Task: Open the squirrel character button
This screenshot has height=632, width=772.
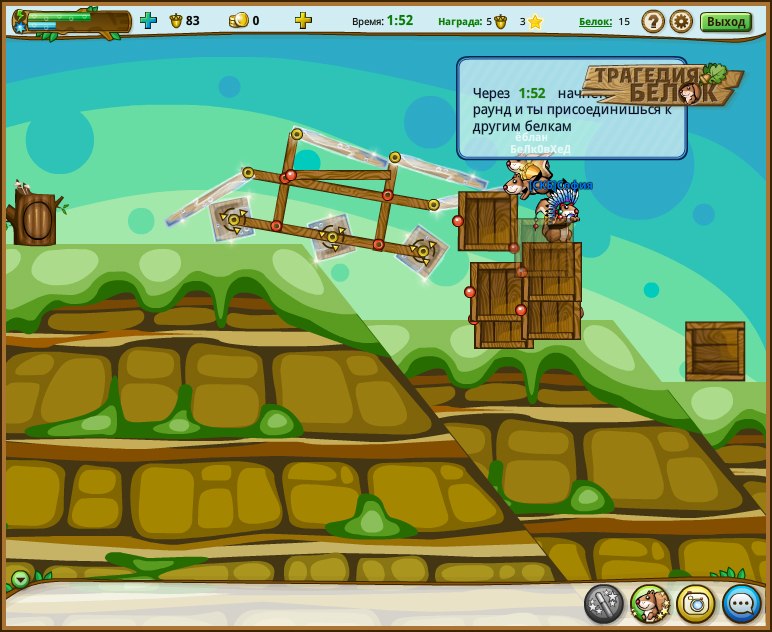Action: pyautogui.click(x=650, y=603)
